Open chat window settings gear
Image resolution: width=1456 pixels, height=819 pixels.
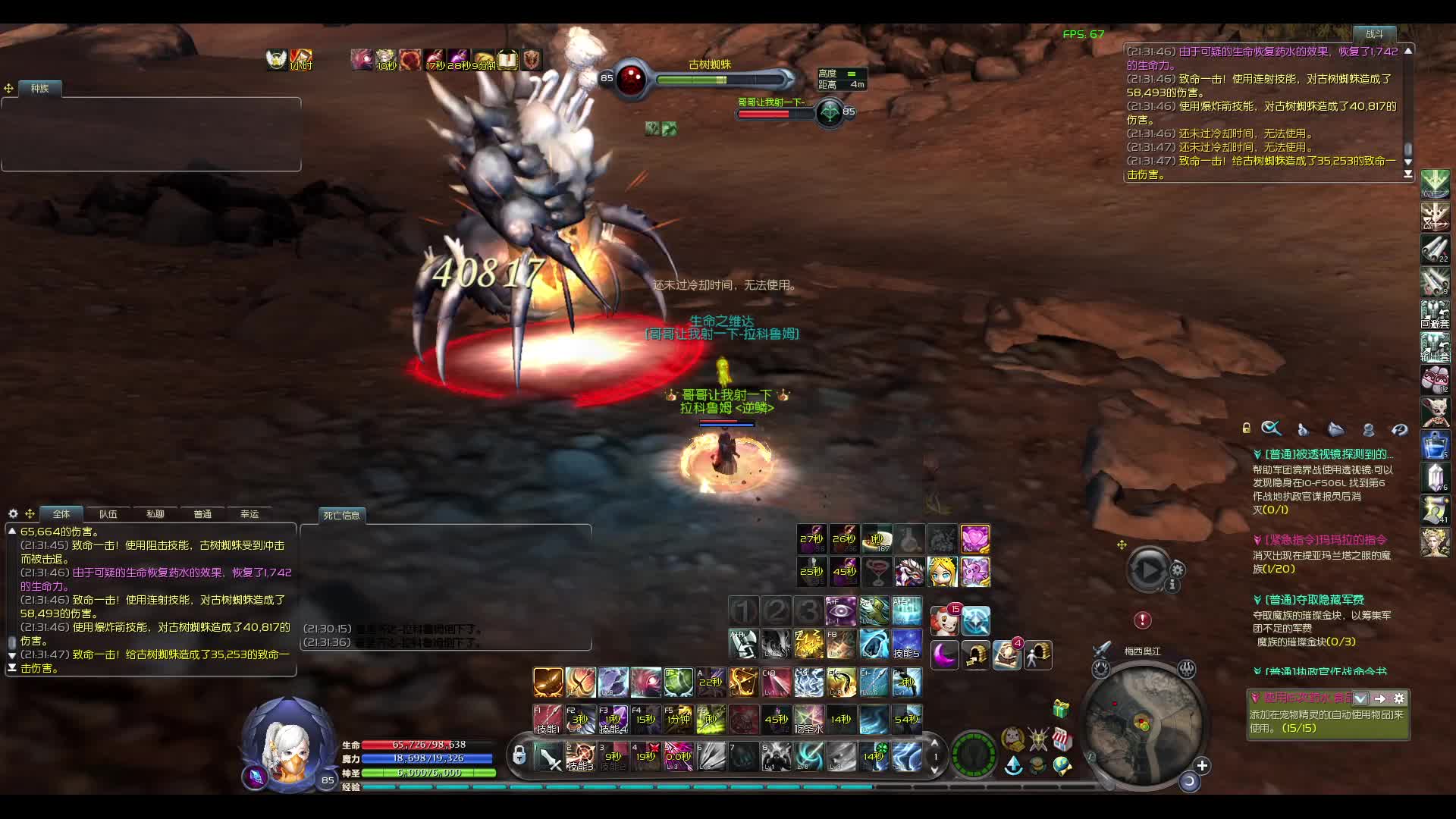coord(13,514)
